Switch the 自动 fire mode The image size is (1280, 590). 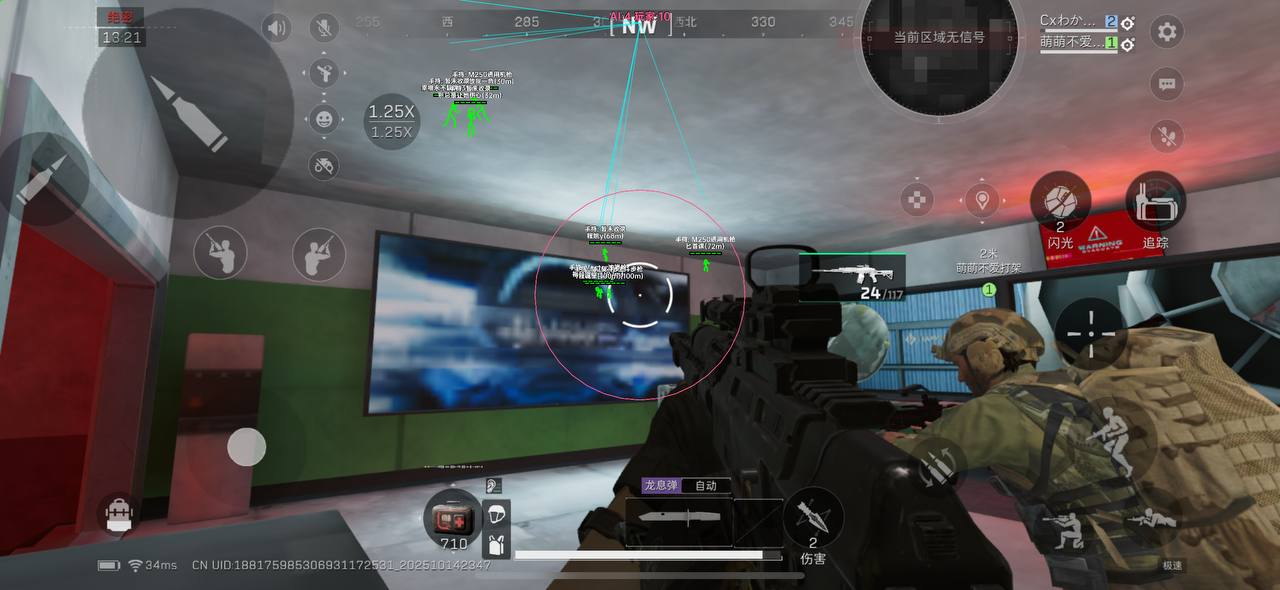coord(706,486)
